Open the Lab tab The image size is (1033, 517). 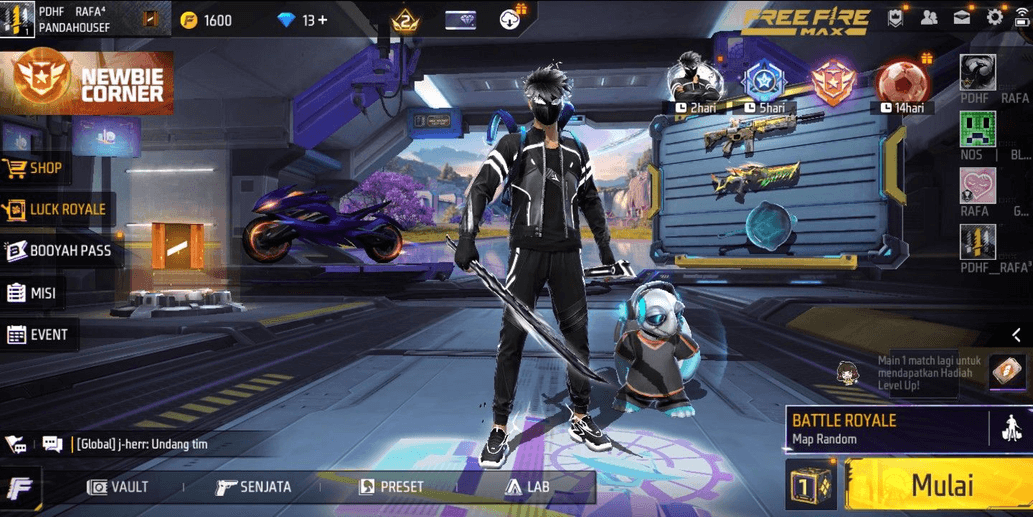tap(527, 487)
